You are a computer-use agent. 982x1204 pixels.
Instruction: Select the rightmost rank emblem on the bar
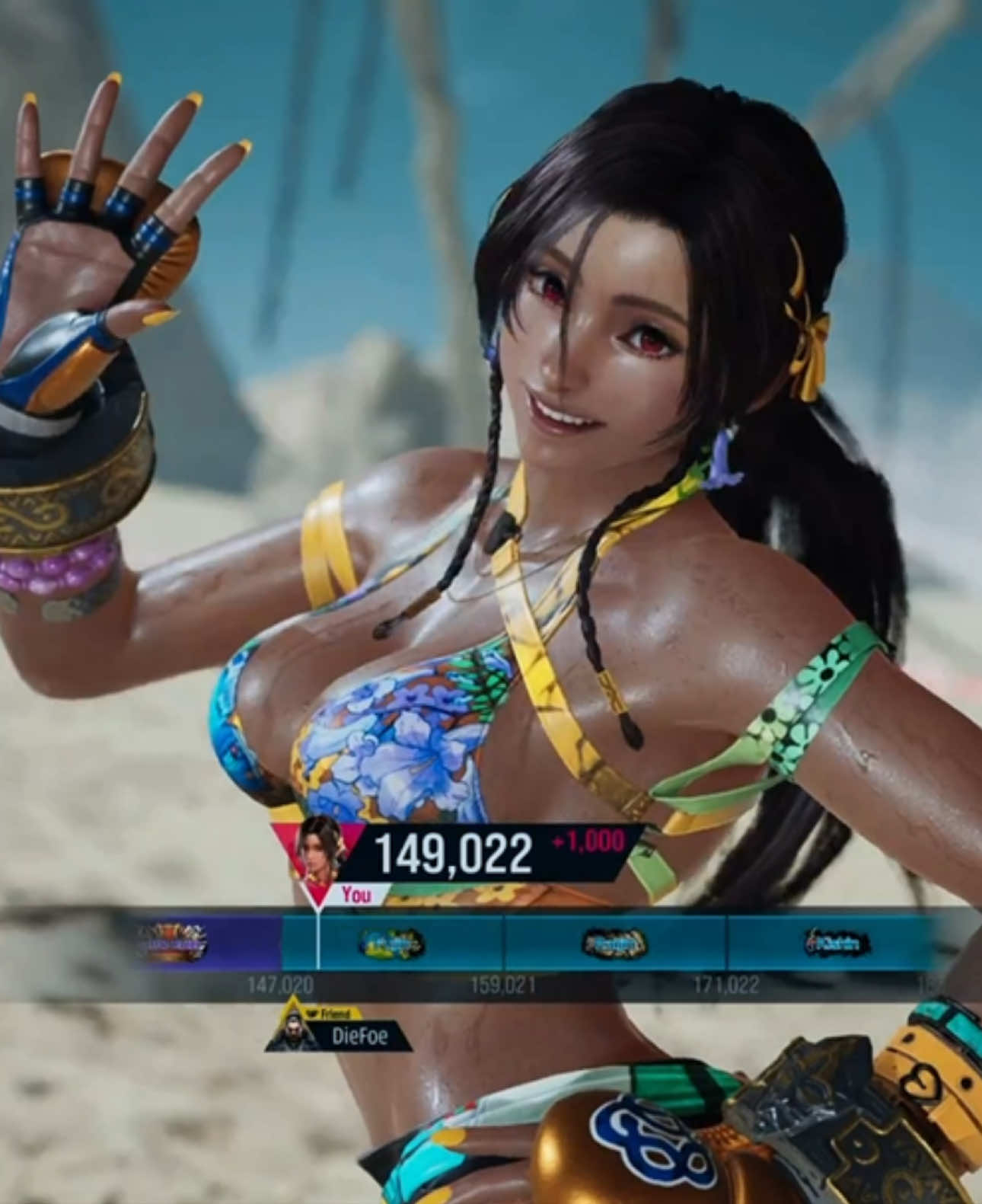pyautogui.click(x=834, y=942)
